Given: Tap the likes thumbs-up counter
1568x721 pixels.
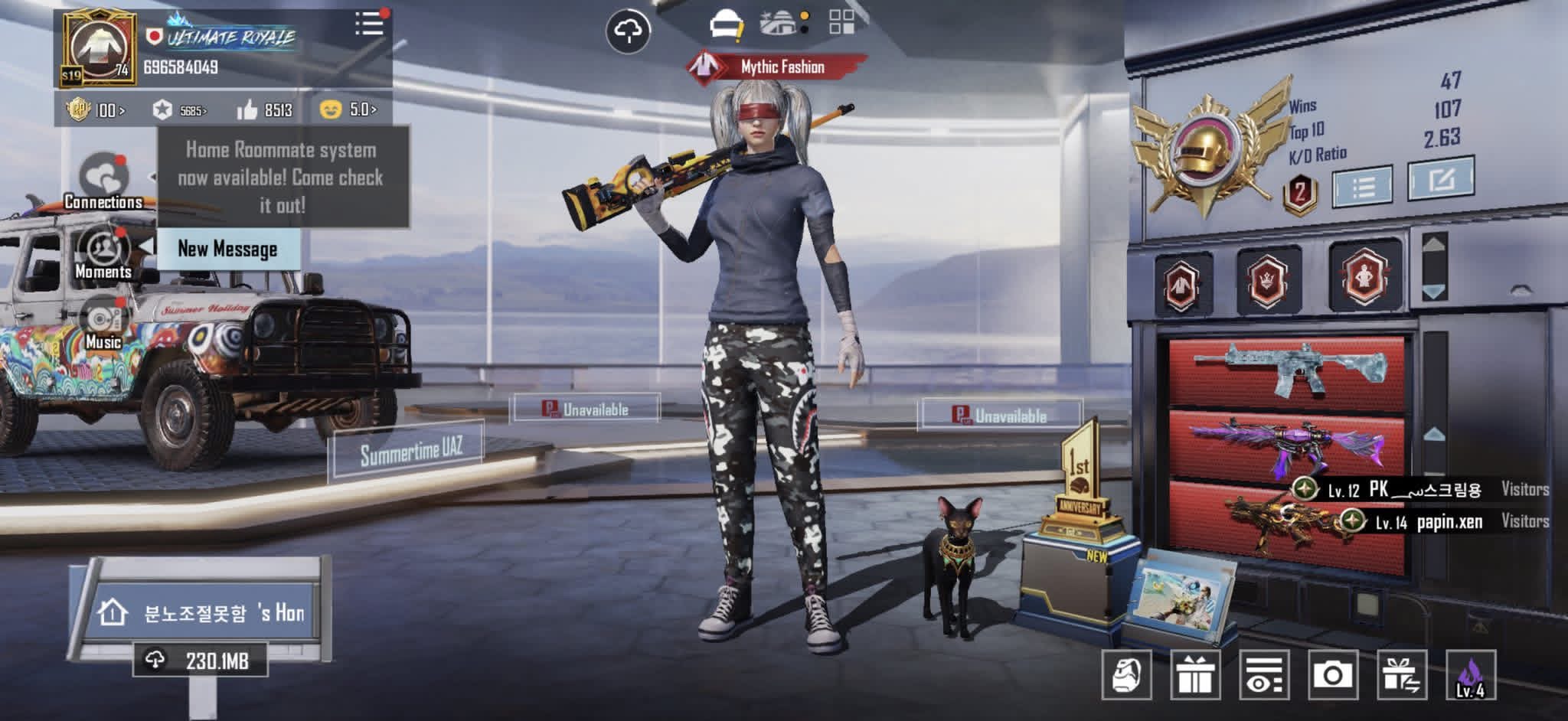Looking at the screenshot, I should click(264, 110).
